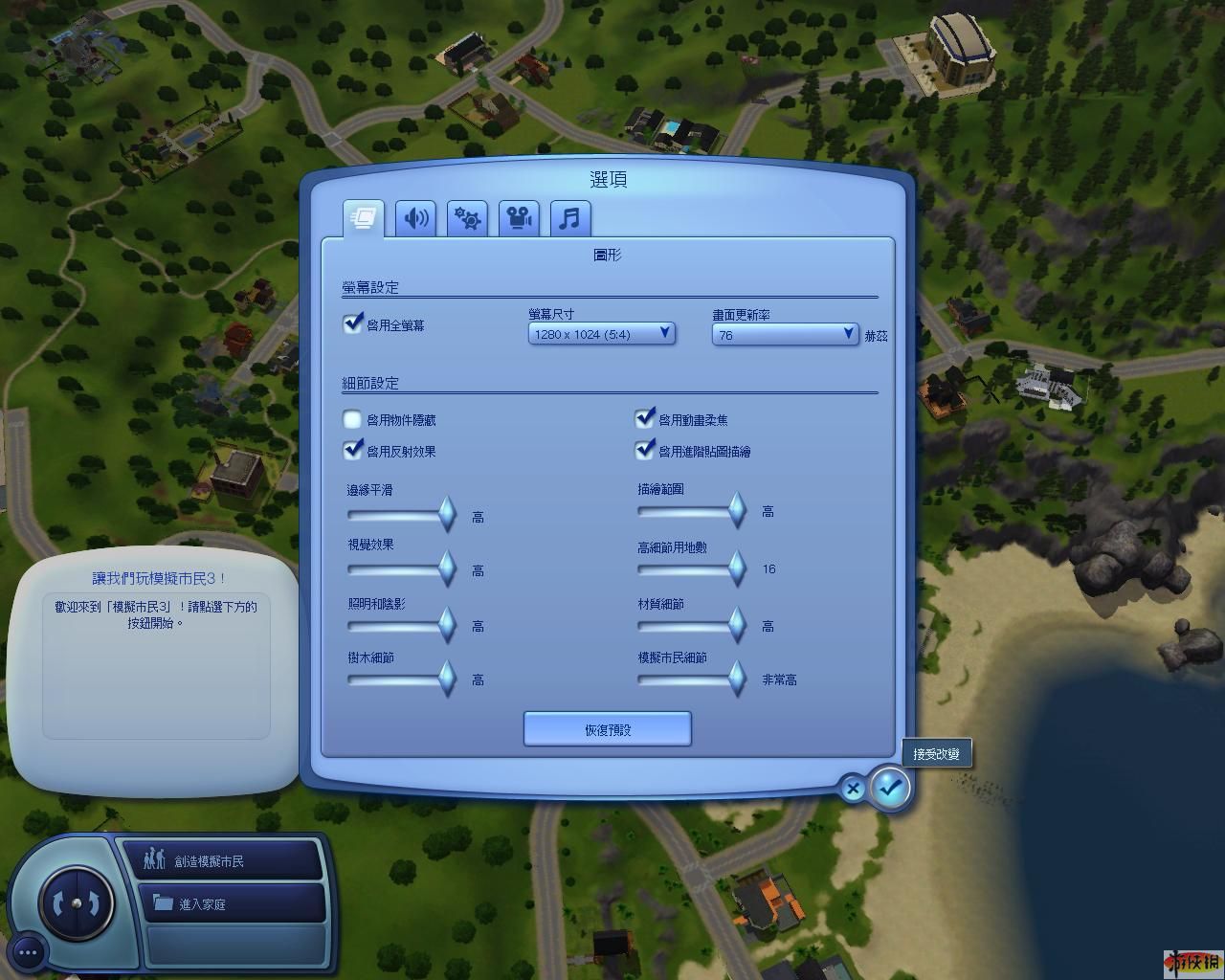The image size is (1225, 980).
Task: Enable the 啟用物件隱藏 checkbox
Action: [x=353, y=419]
